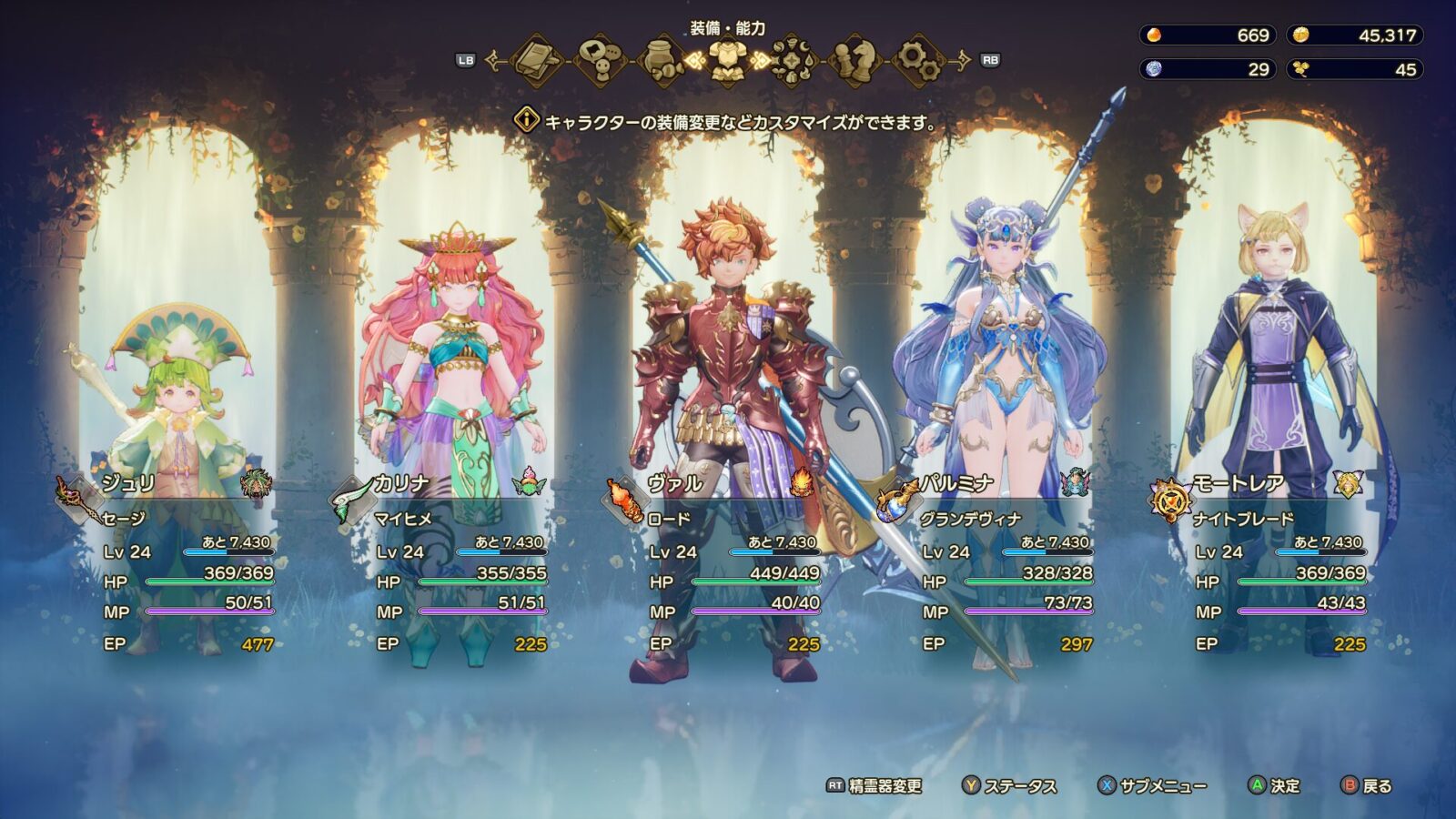This screenshot has height=819, width=1456.
Task: Click the 精霊器変更 option
Action: click(x=875, y=785)
